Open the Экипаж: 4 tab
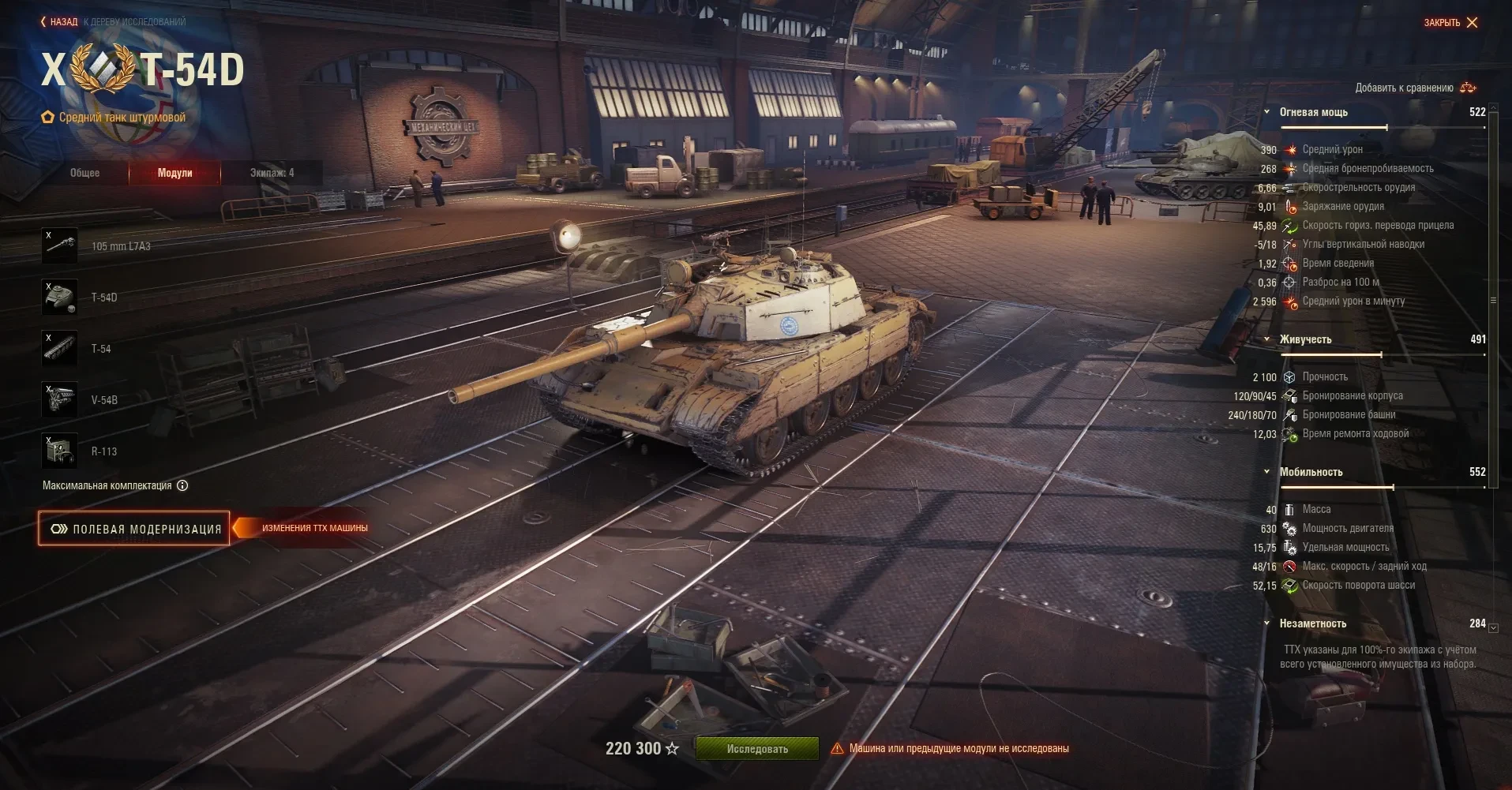The height and width of the screenshot is (790, 1512). point(272,173)
